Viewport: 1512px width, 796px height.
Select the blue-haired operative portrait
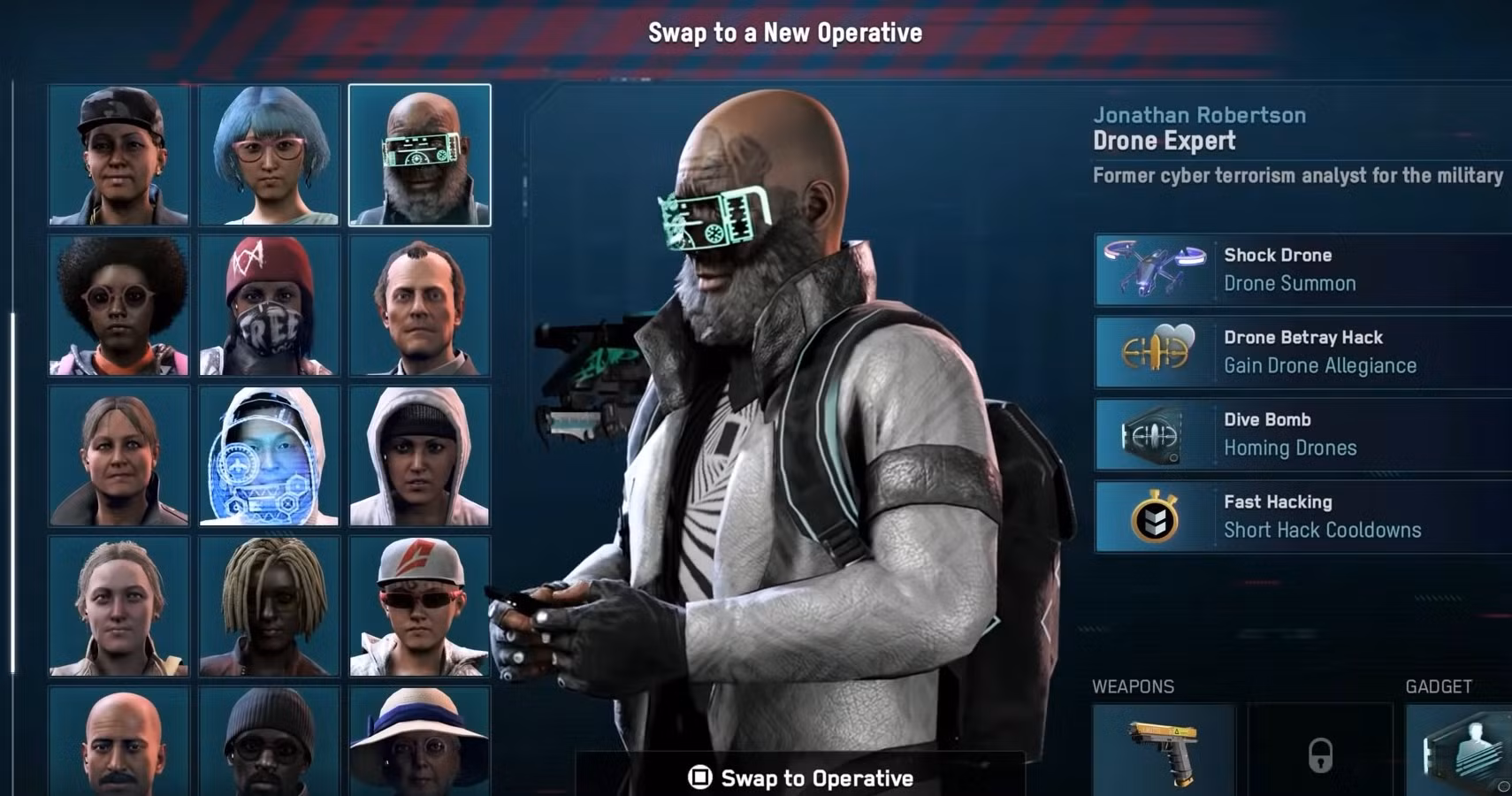(x=270, y=155)
